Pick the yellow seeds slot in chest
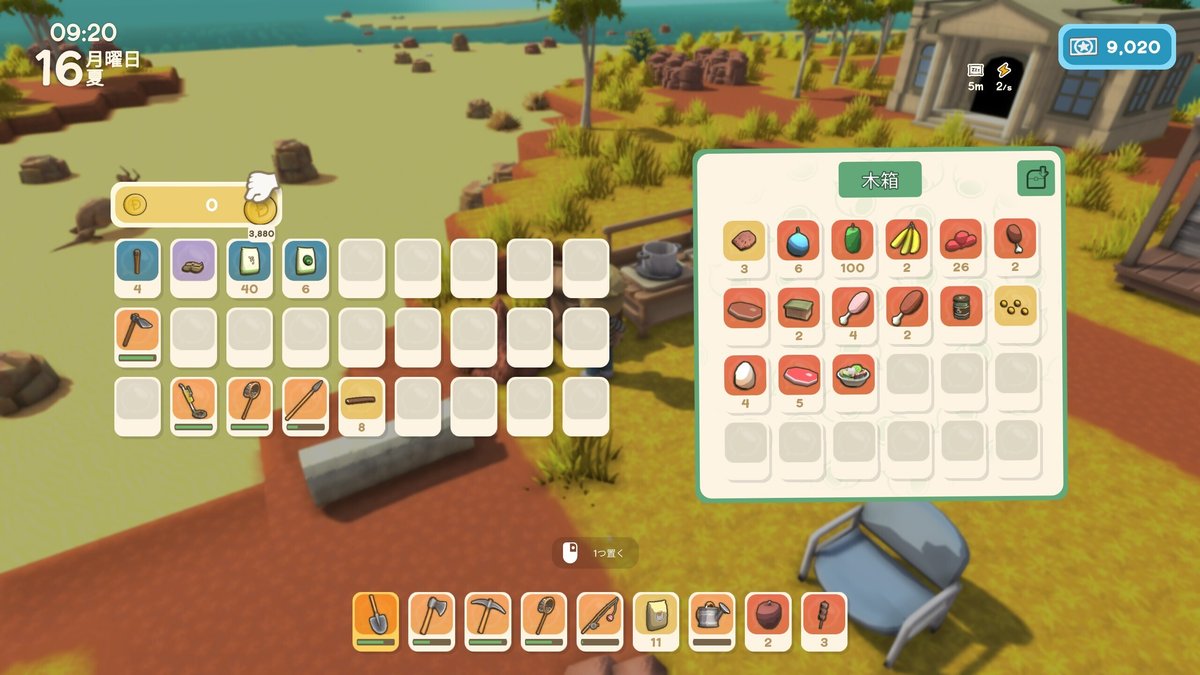The image size is (1200, 675). [x=1014, y=309]
